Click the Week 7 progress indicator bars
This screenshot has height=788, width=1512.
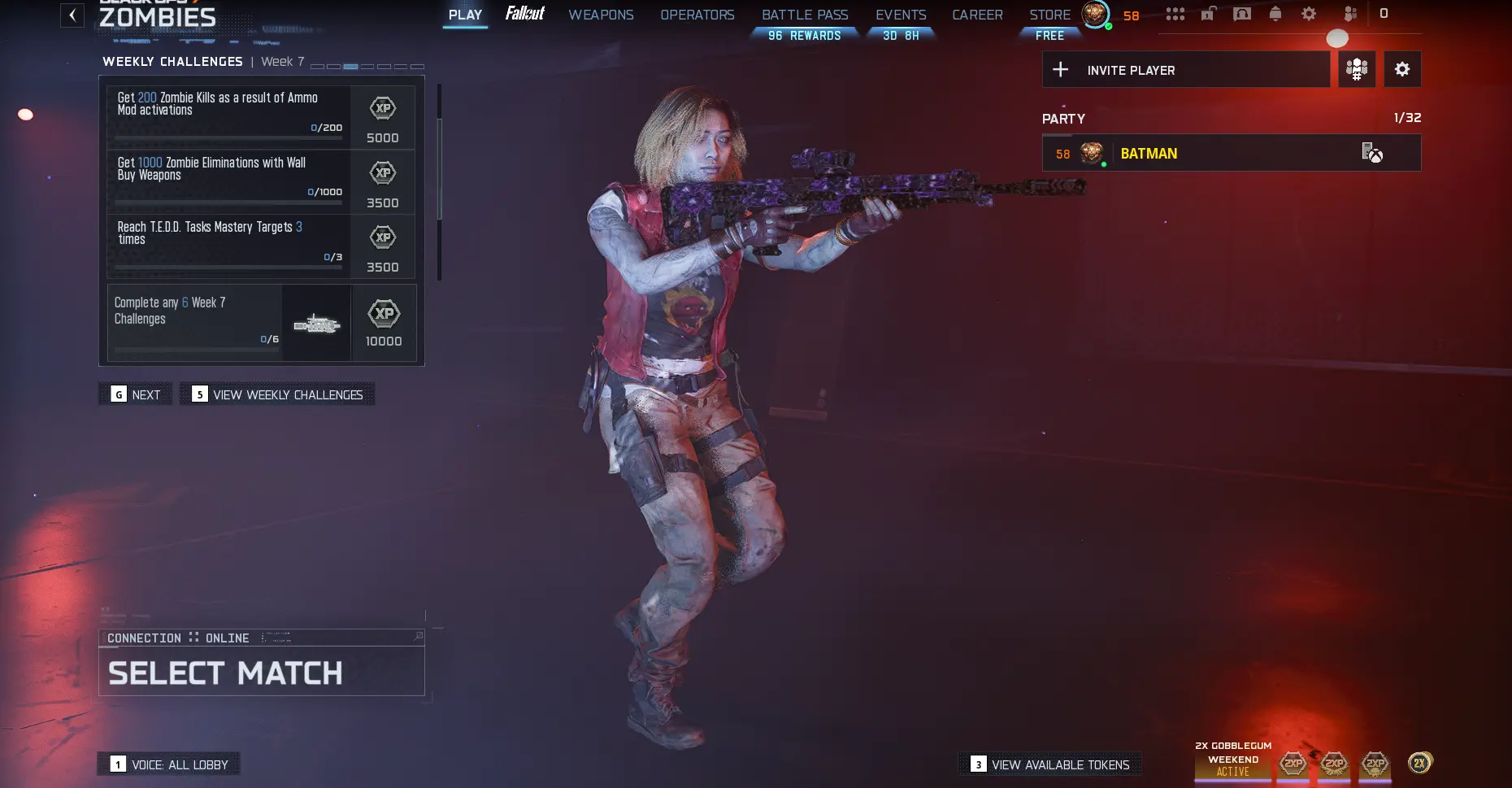click(x=367, y=66)
